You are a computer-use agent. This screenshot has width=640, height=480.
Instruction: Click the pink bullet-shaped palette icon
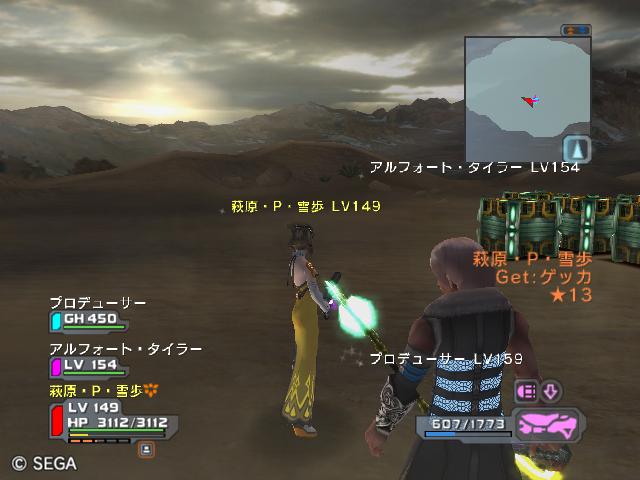(527, 391)
